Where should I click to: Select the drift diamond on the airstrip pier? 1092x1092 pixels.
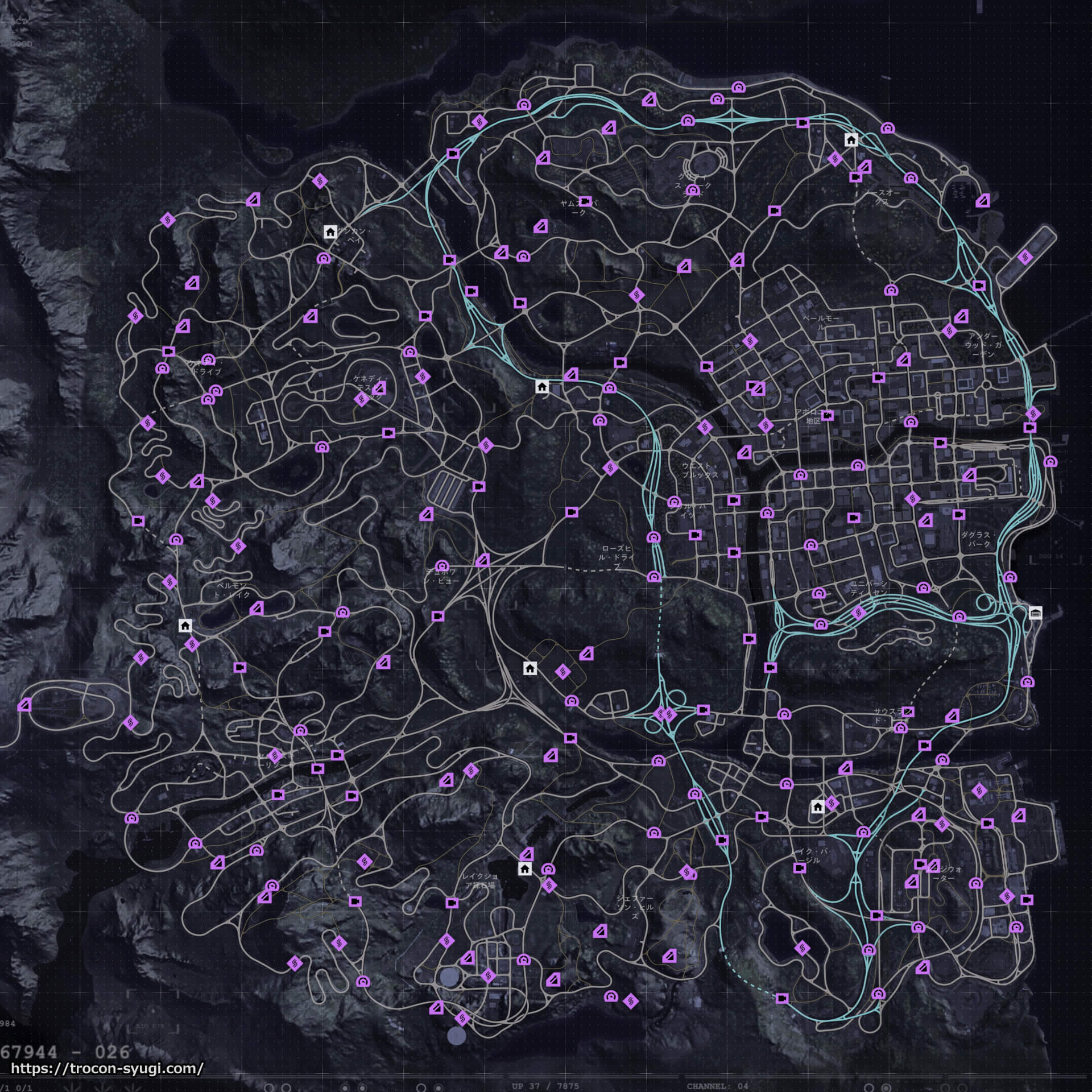(1025, 258)
